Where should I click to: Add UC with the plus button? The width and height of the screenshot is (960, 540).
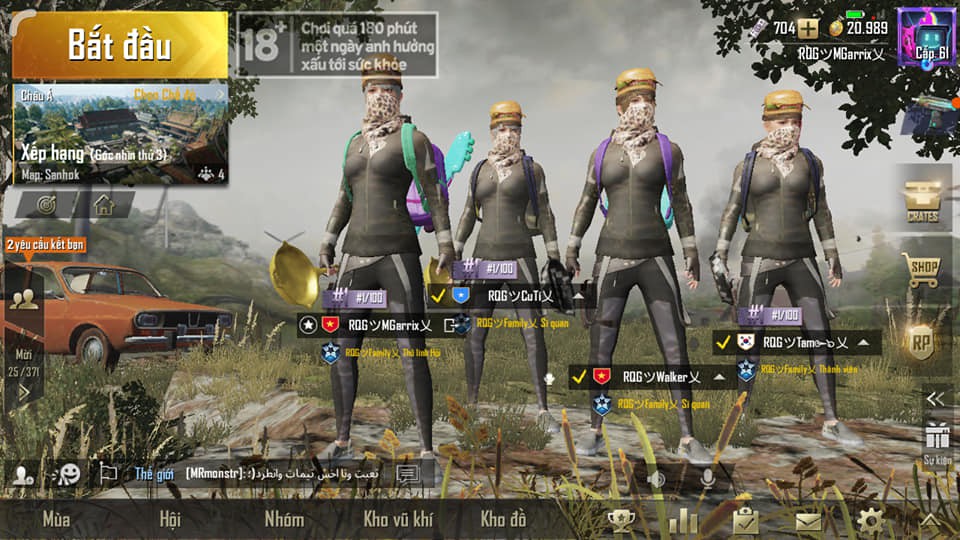tap(807, 28)
